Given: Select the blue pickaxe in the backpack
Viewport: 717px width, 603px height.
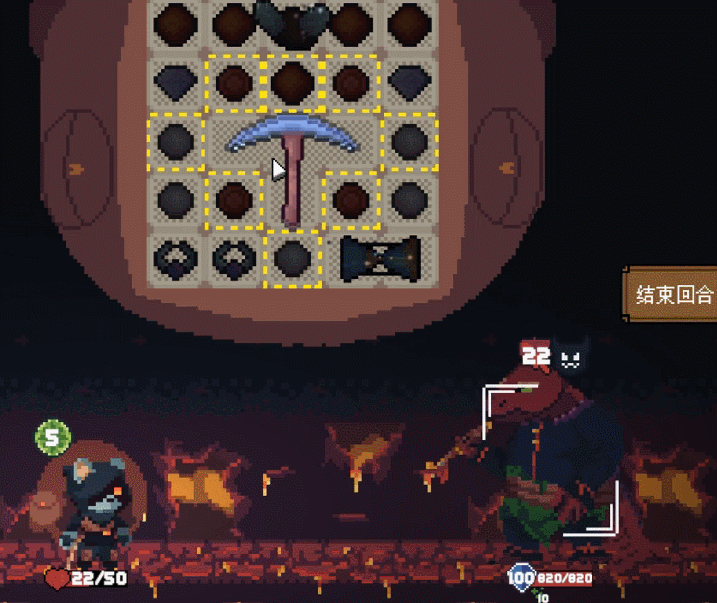Looking at the screenshot, I should tap(292, 145).
